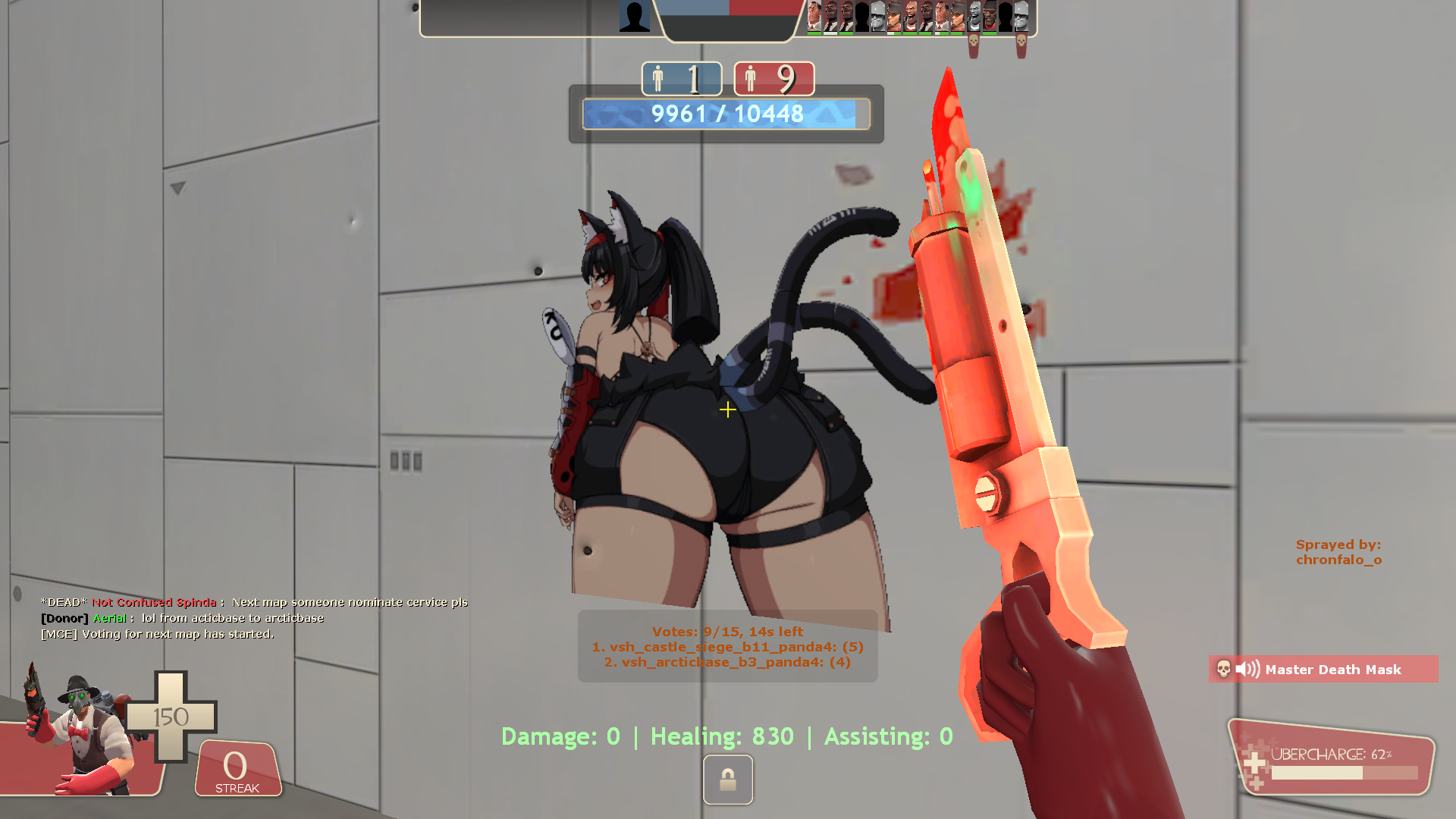Toggle the padlock at screen bottom center
This screenshot has width=1456, height=819.
(727, 780)
